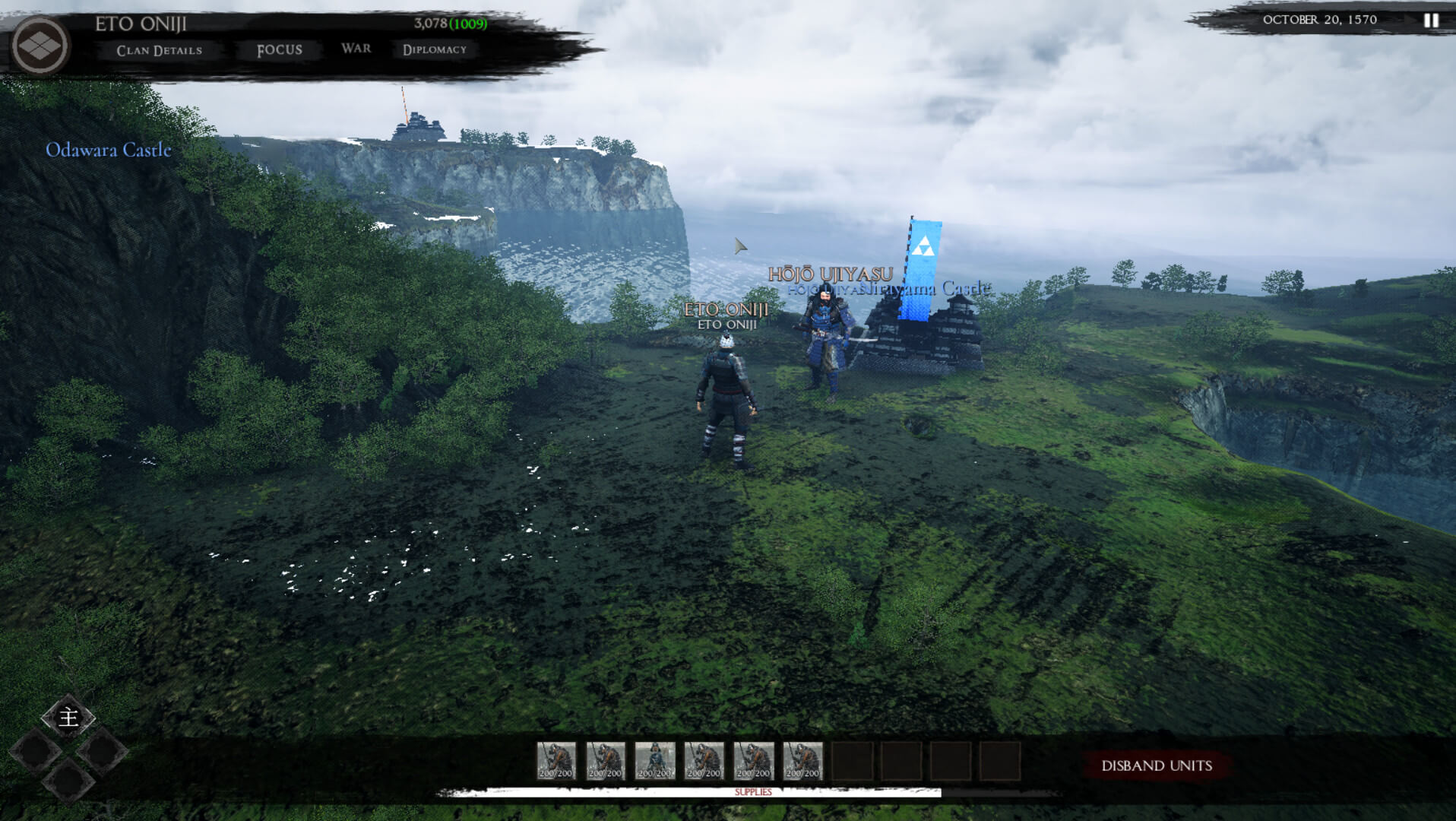Select the Odawara Castle label
Screen dimensions: 1456x821
coord(108,150)
